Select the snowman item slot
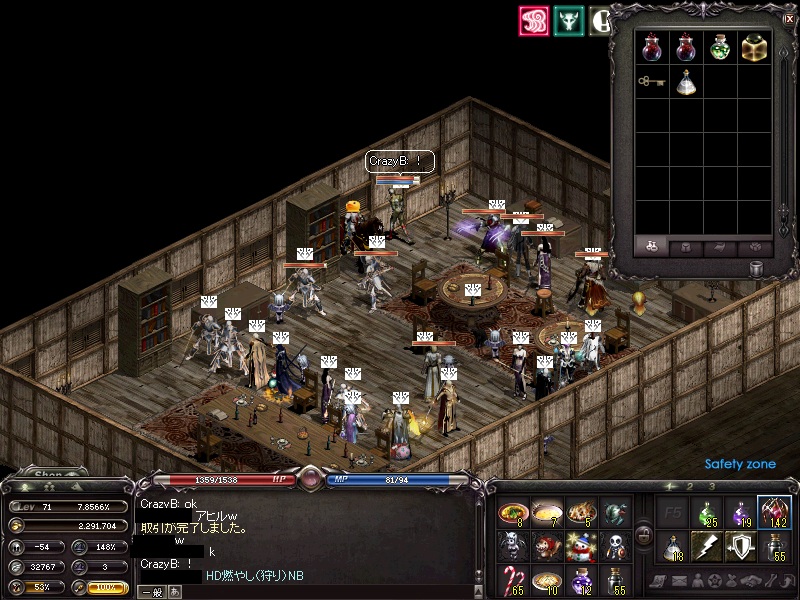Image resolution: width=800 pixels, height=600 pixels. (x=580, y=546)
